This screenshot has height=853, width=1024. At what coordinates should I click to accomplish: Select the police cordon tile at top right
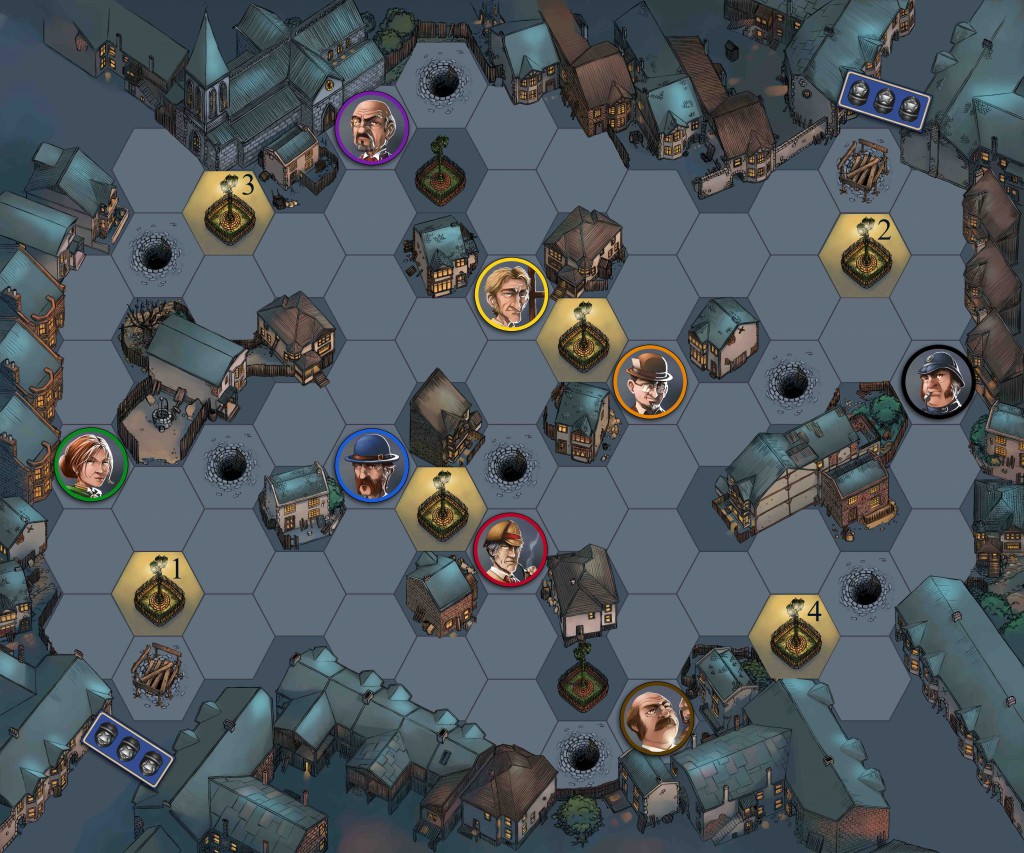coord(885,97)
